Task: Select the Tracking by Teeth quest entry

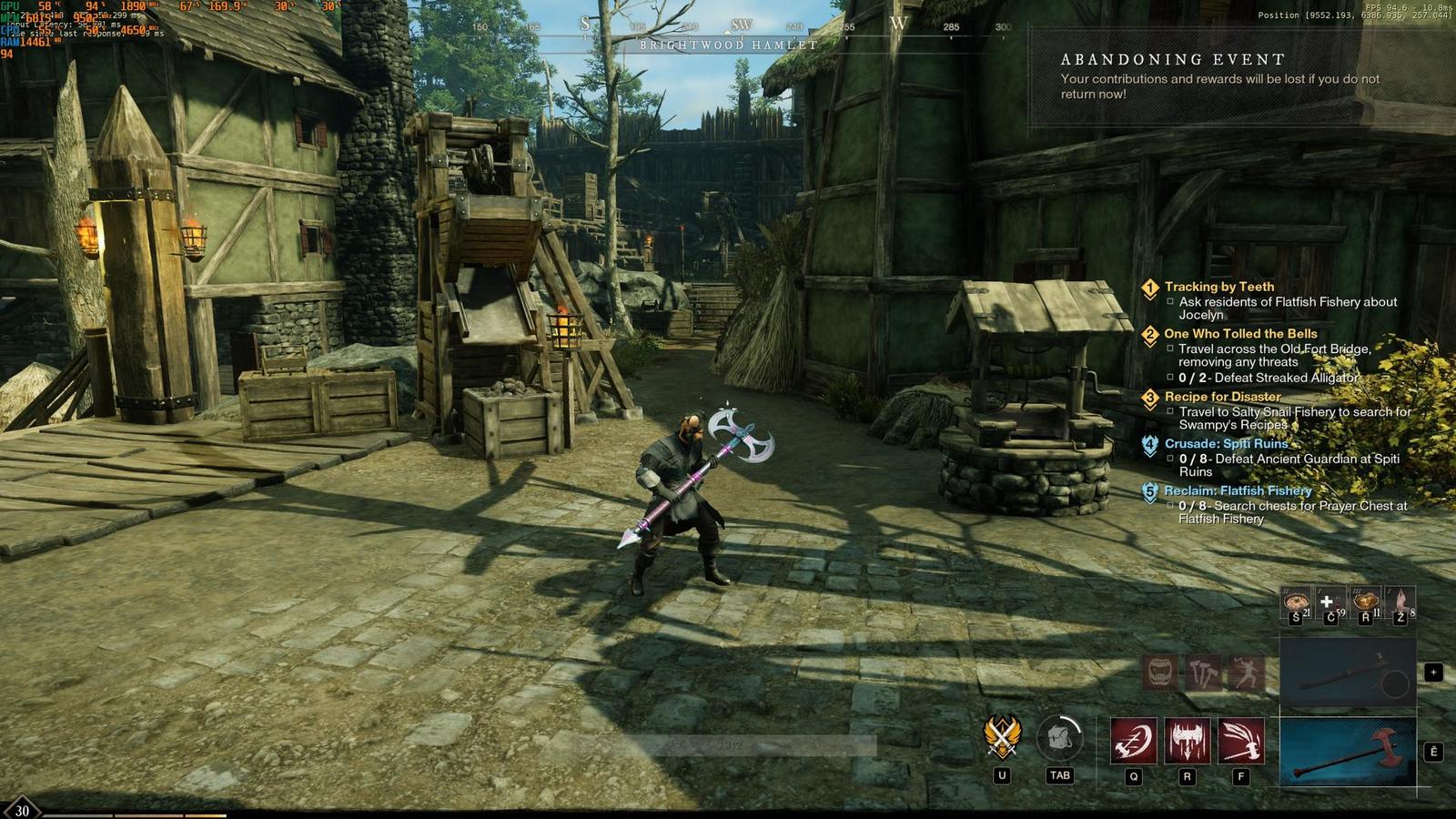Action: click(1218, 287)
